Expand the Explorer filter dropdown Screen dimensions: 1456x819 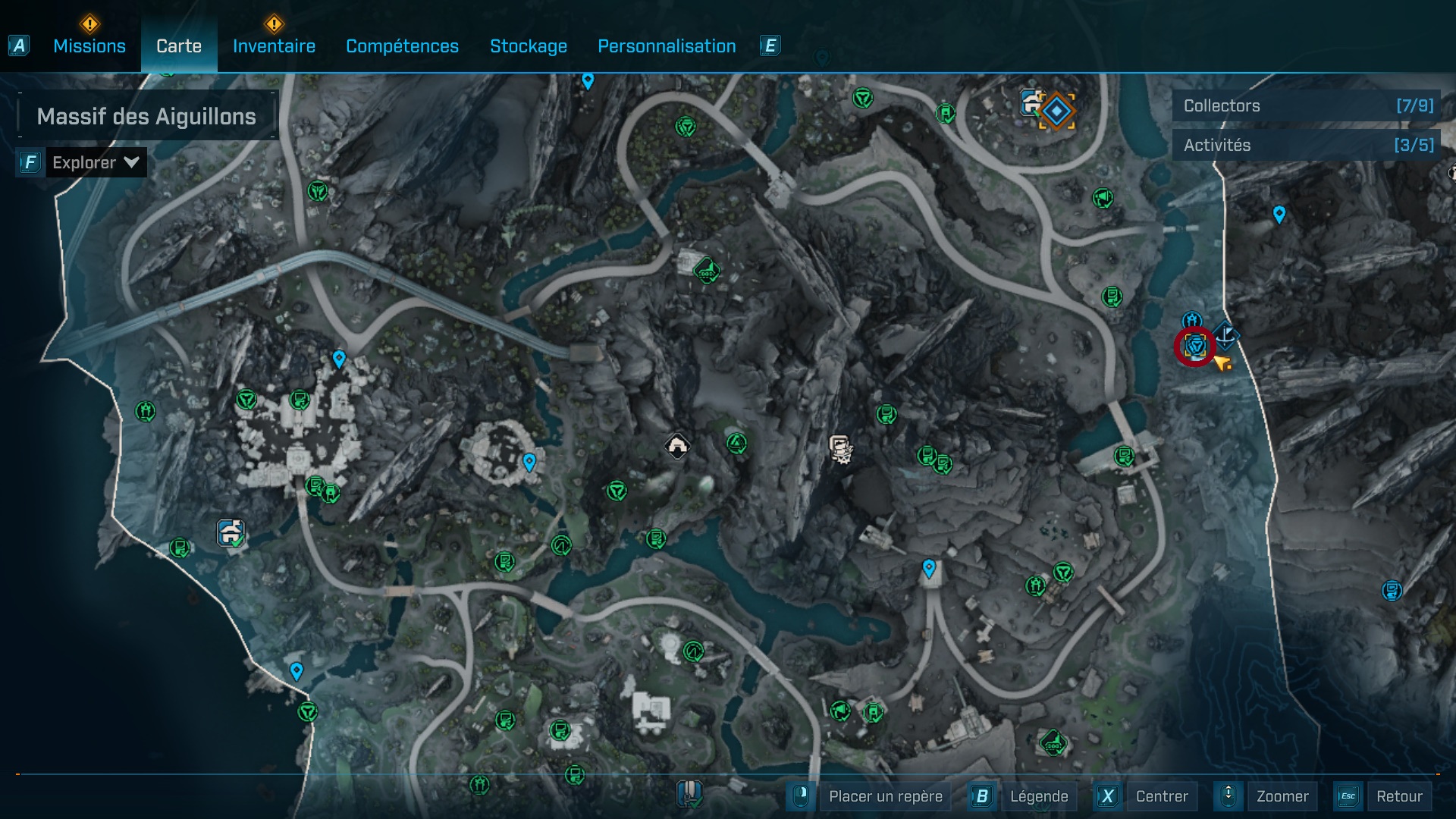pos(95,162)
